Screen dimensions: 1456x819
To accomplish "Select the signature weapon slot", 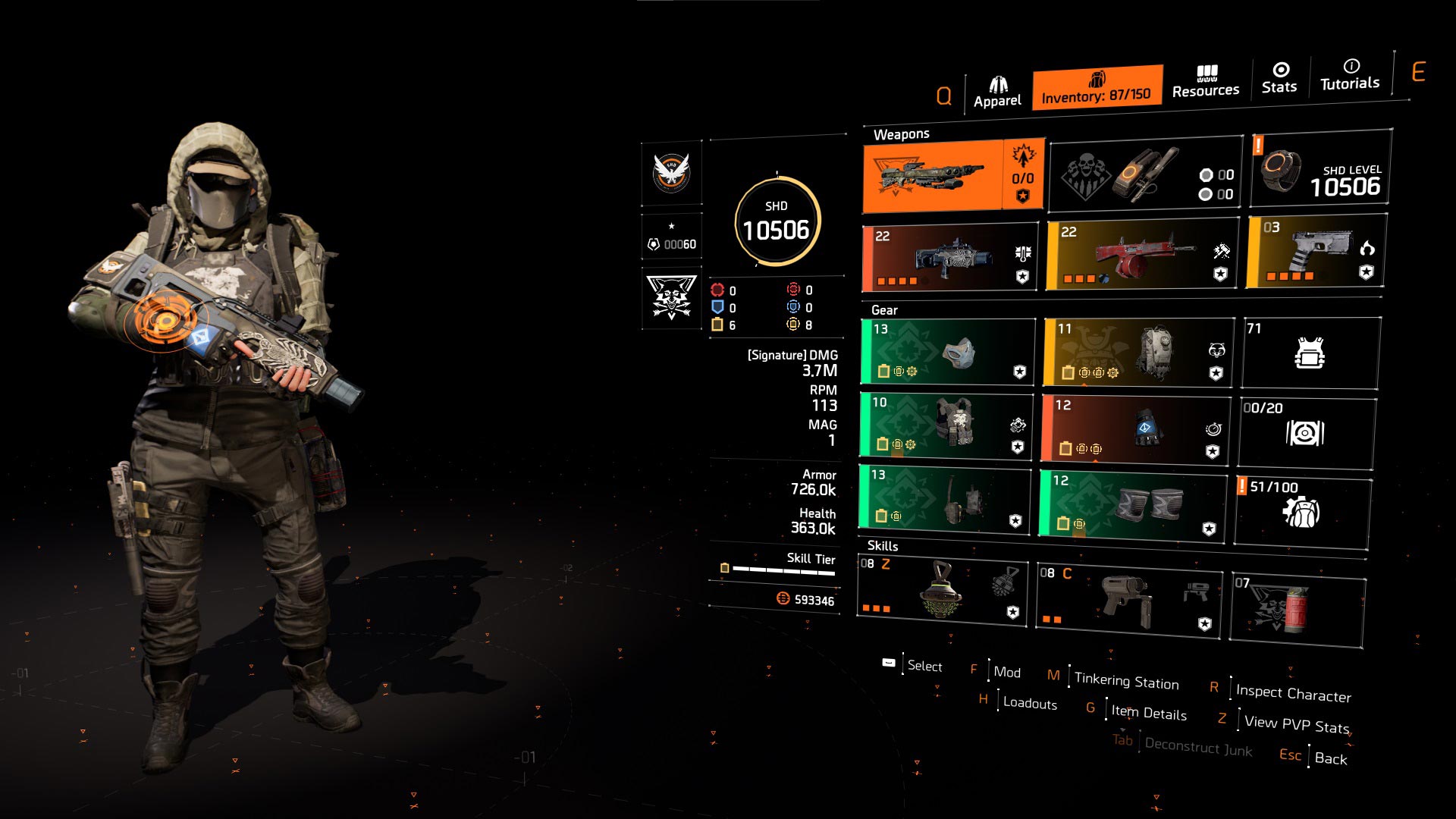I will click(x=952, y=177).
